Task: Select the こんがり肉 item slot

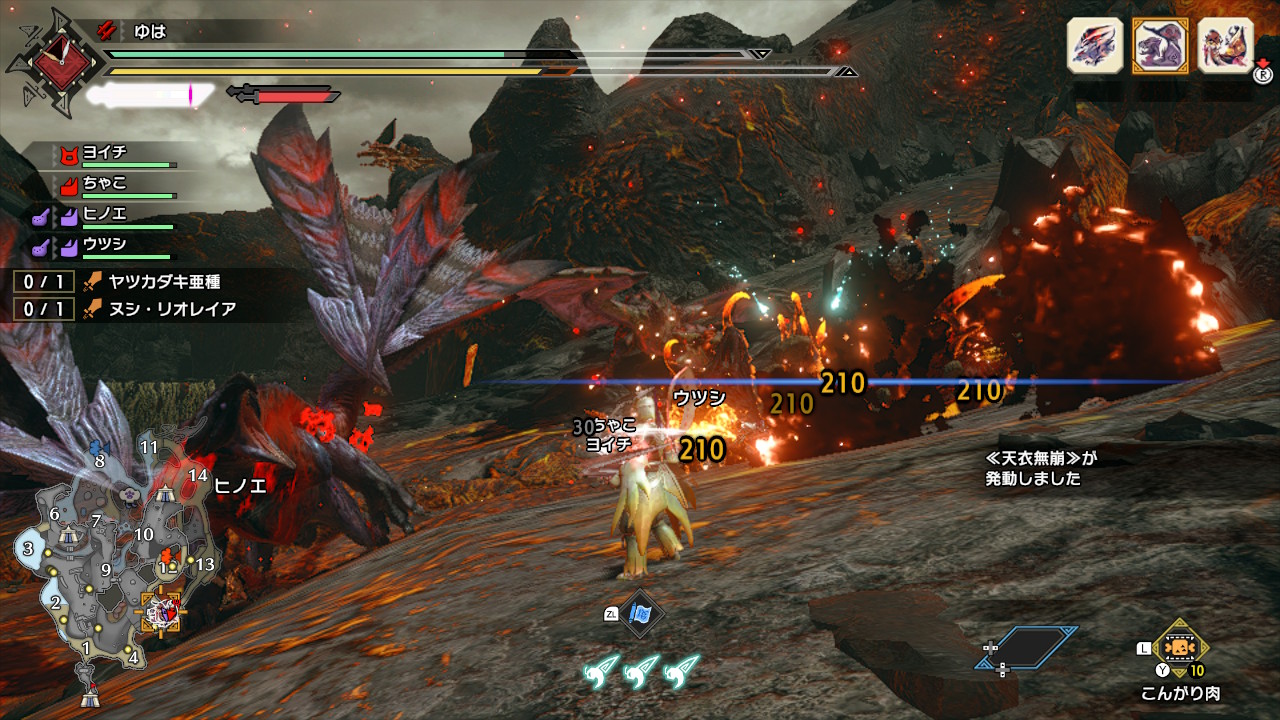Action: [x=1181, y=650]
